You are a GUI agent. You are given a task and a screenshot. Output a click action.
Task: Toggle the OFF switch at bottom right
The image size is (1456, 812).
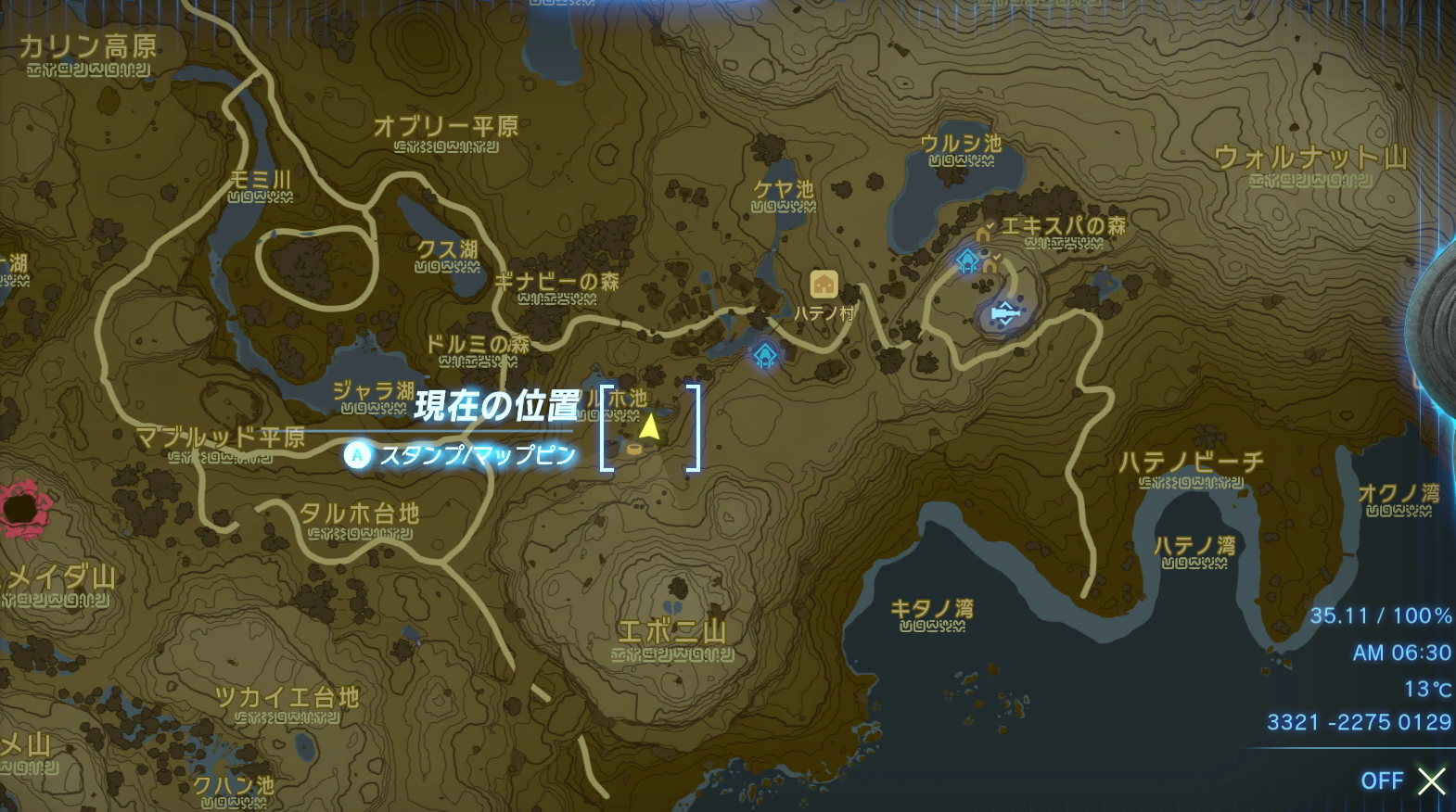[1384, 781]
